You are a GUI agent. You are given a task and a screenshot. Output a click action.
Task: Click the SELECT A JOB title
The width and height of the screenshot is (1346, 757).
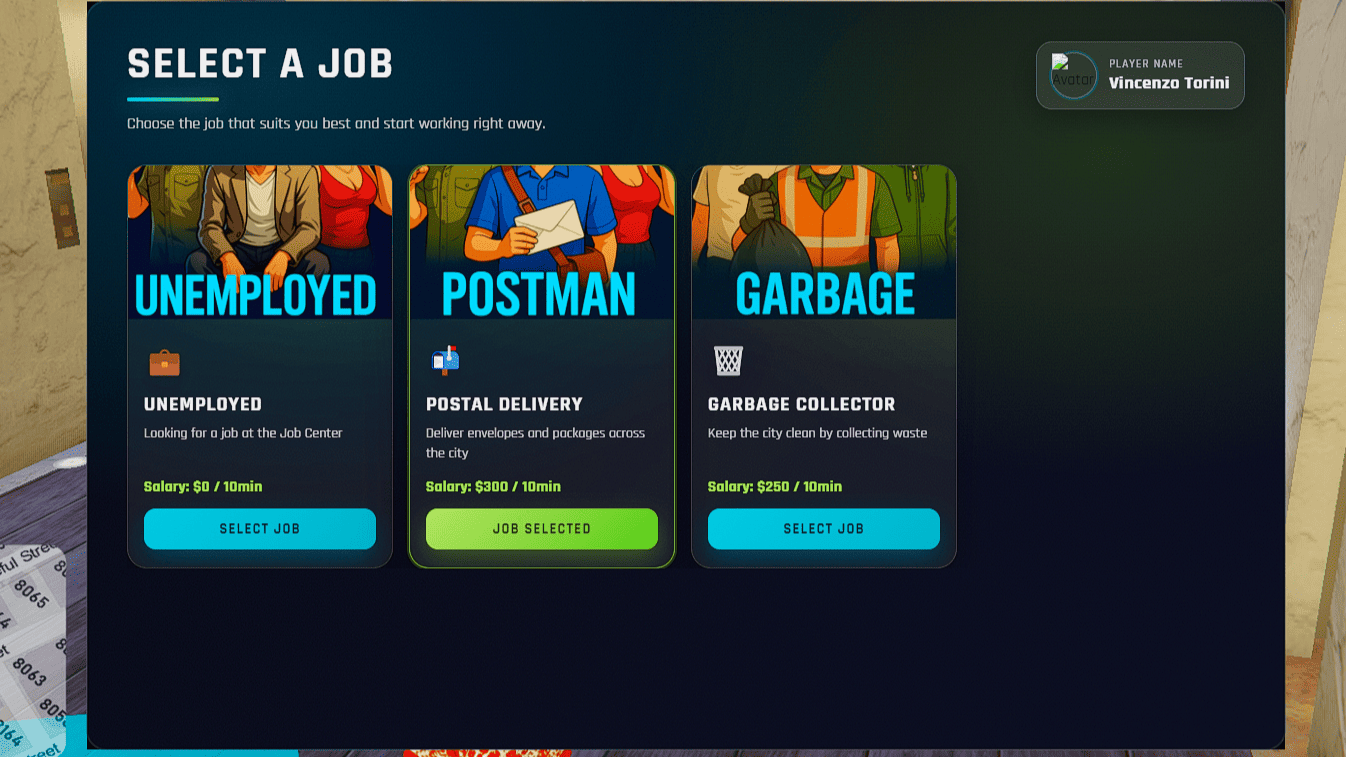click(260, 64)
